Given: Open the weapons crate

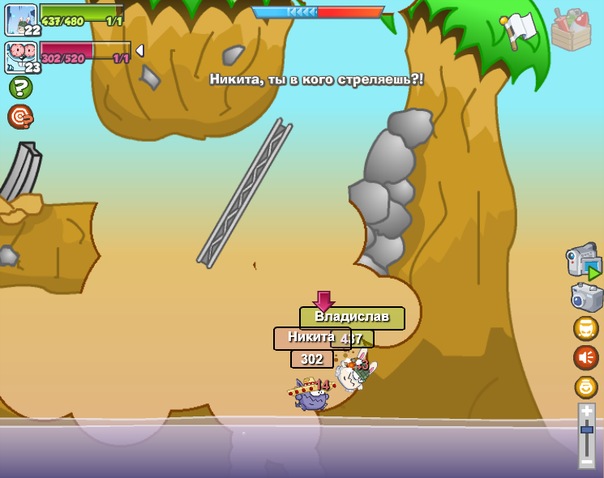Looking at the screenshot, I should pos(571,28).
